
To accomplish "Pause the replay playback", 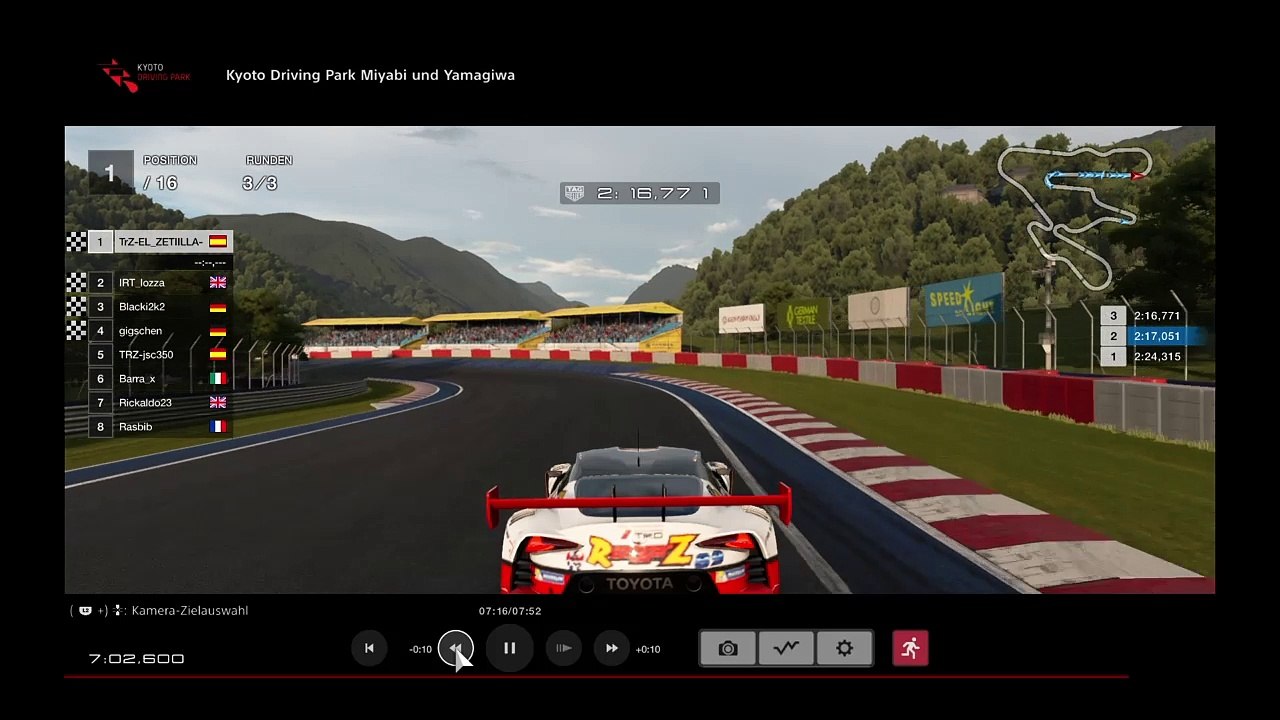I will click(509, 648).
